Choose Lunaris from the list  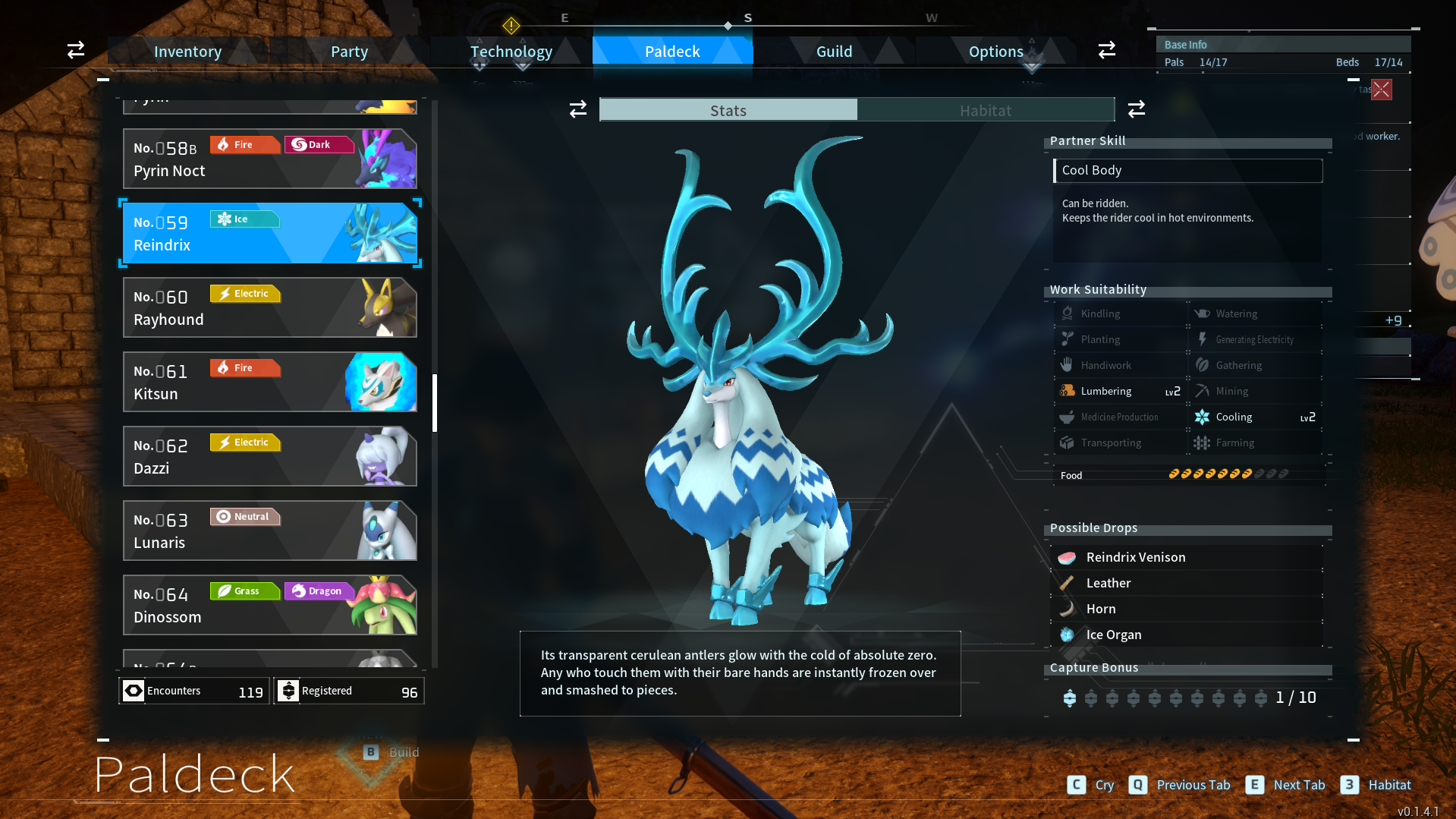(269, 531)
